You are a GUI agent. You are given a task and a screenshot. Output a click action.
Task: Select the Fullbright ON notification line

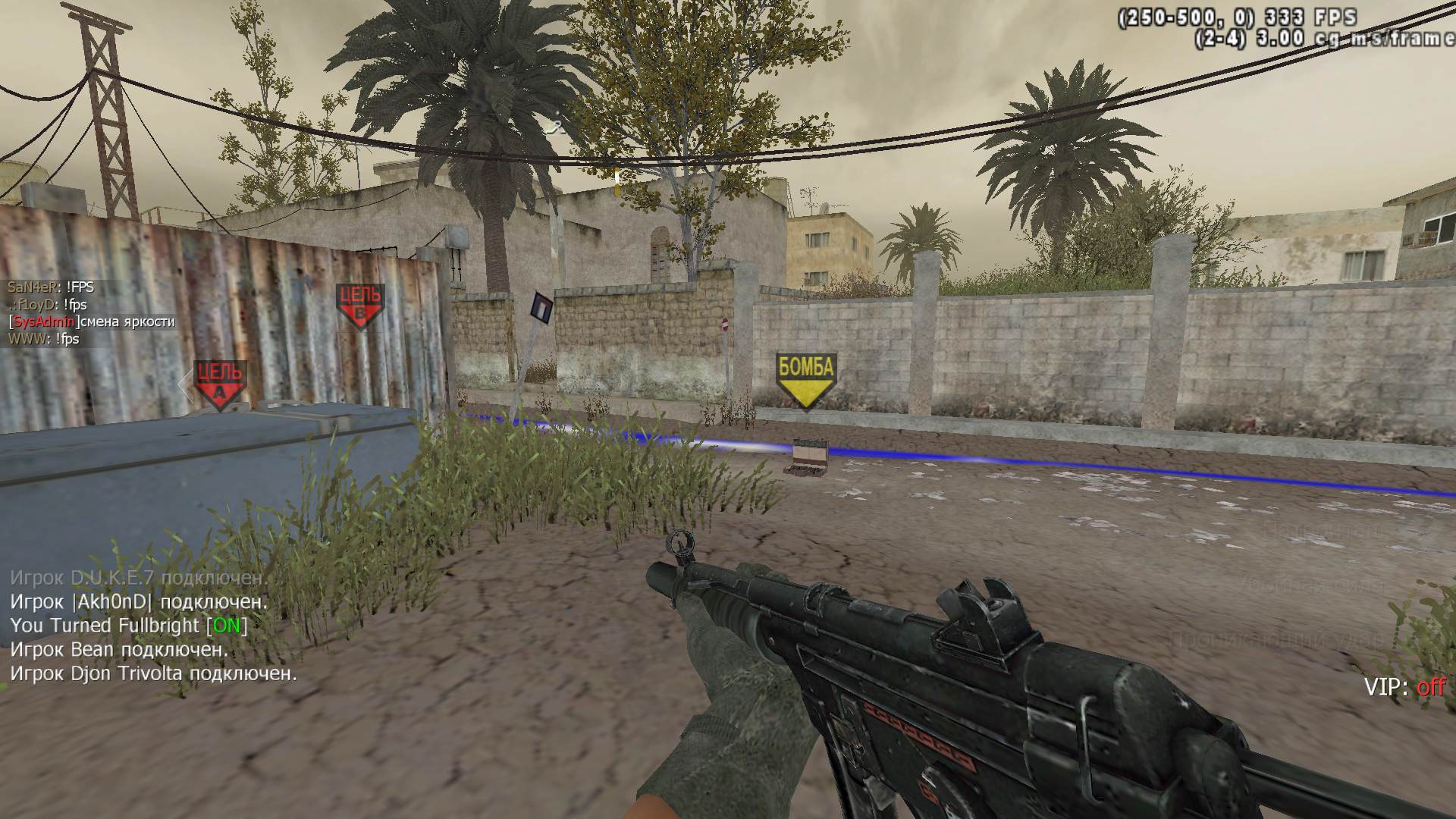(x=129, y=626)
